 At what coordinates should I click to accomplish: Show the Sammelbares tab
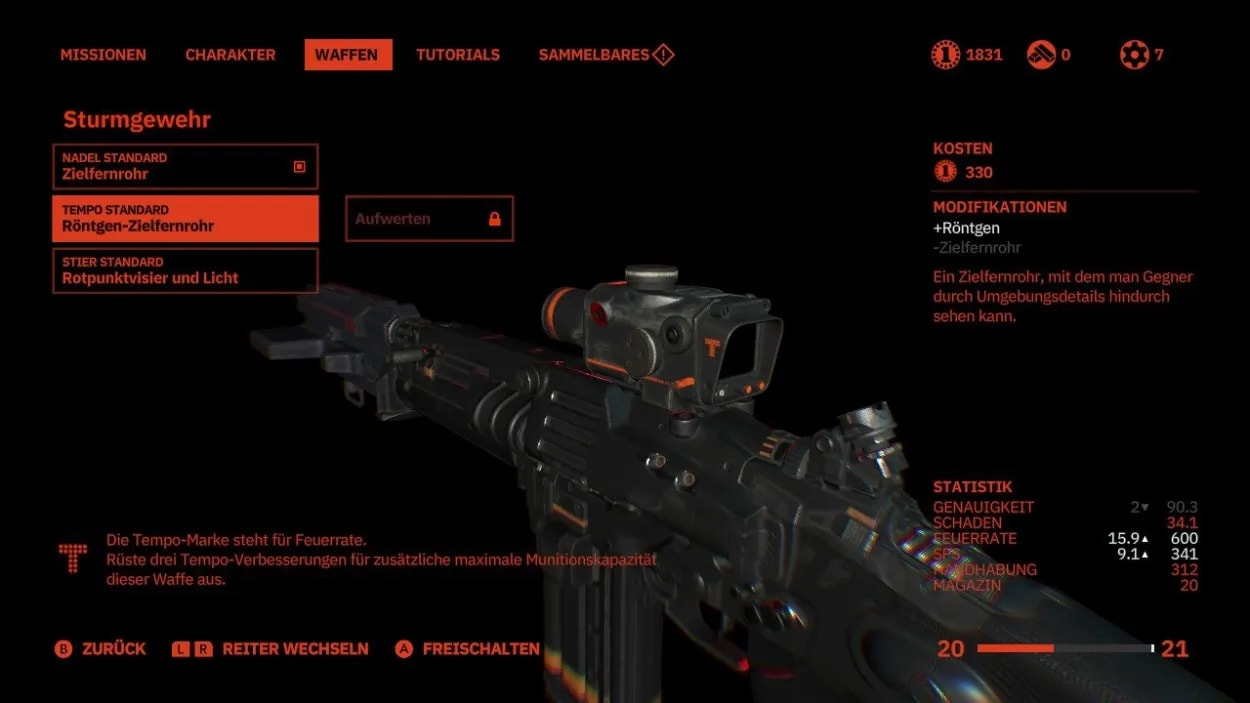coord(605,55)
